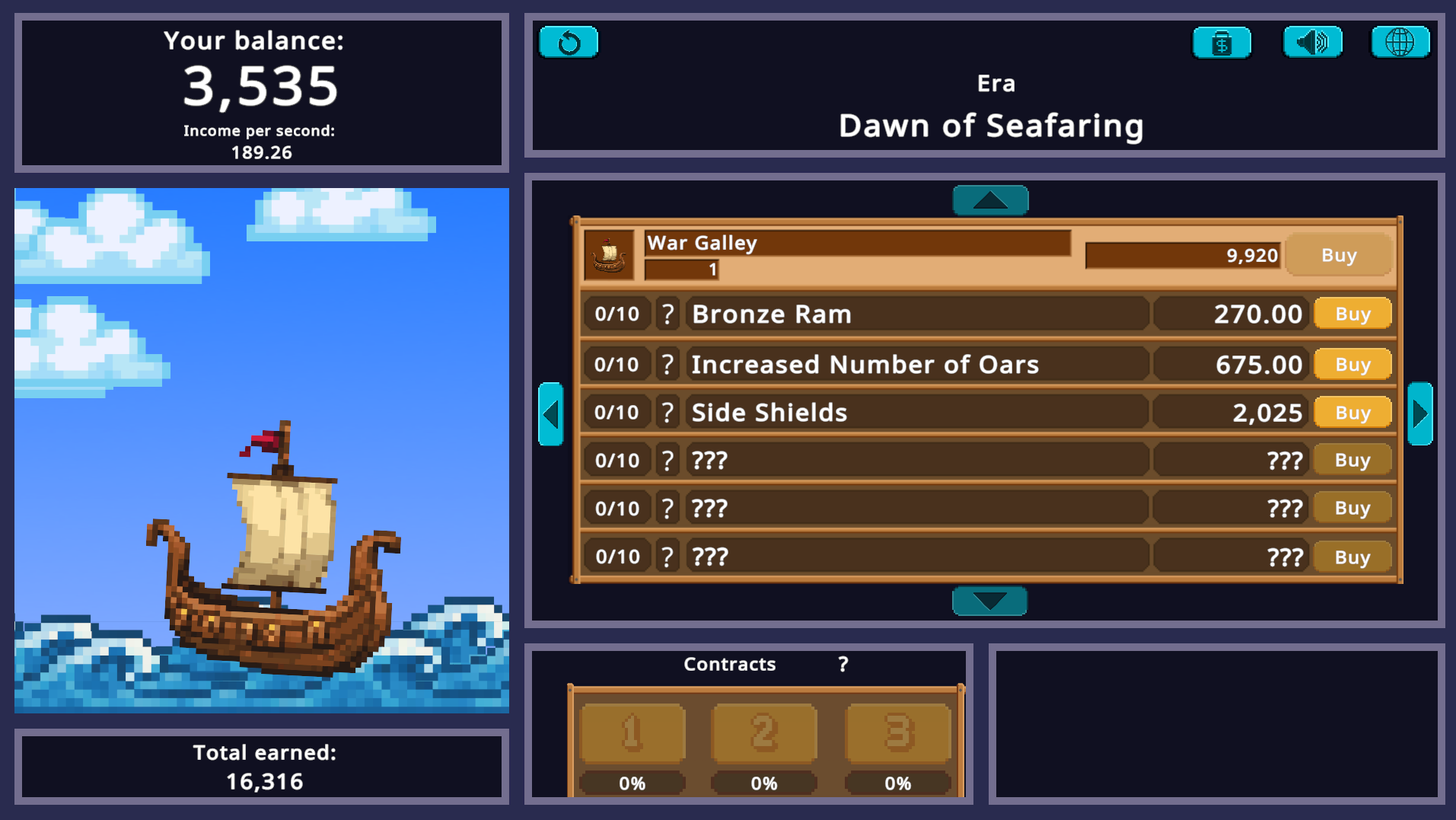Click the restart/reset icon
The width and height of the screenshot is (1456, 820).
click(569, 42)
